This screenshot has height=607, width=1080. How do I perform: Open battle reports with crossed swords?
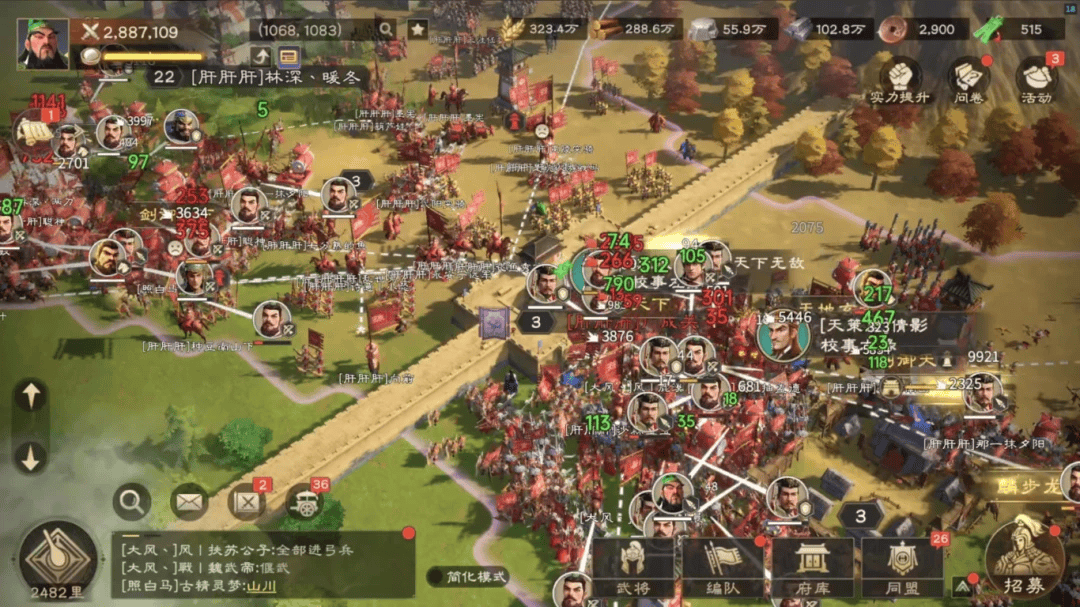pyautogui.click(x=247, y=501)
